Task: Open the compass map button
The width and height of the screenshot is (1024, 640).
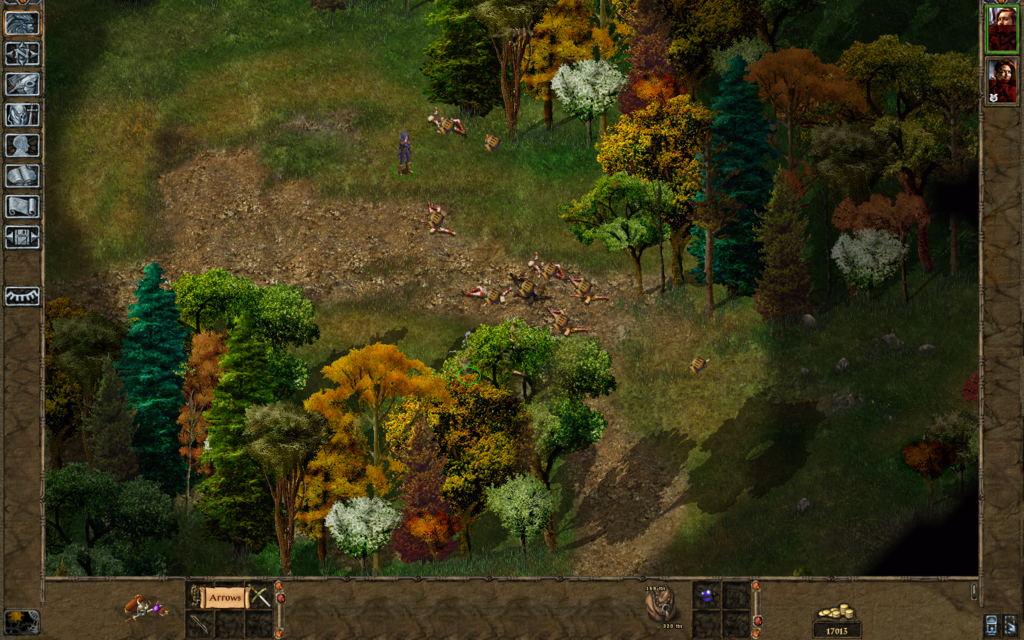Action: tap(22, 53)
